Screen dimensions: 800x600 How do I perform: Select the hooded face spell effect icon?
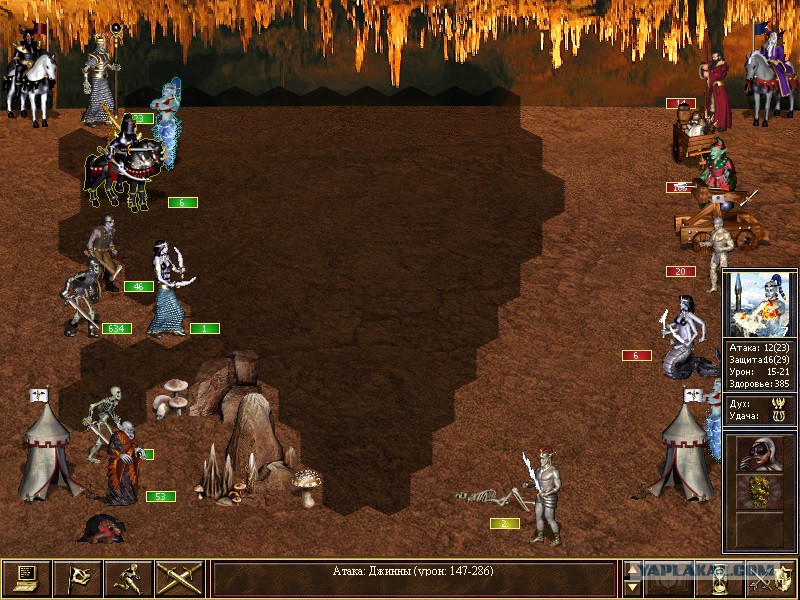tap(759, 454)
